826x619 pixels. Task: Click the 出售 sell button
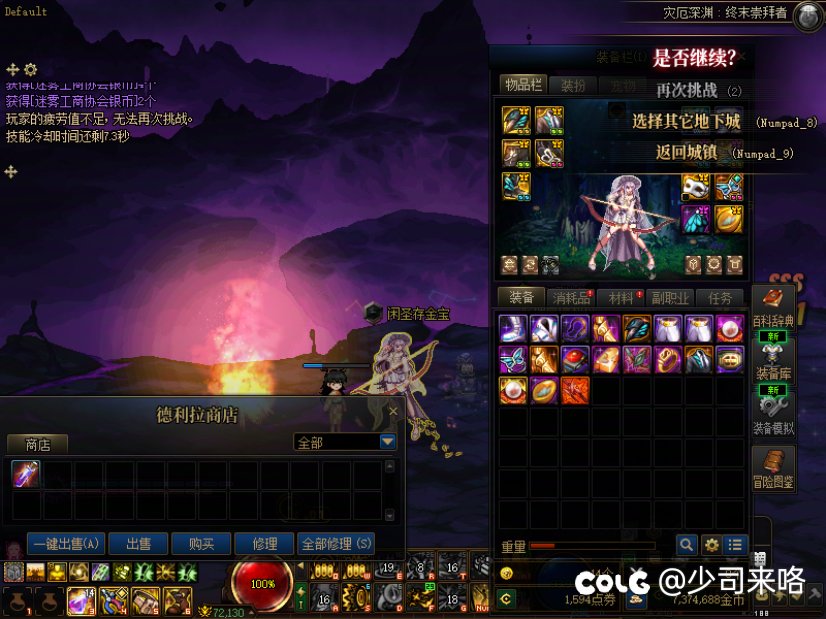(x=138, y=544)
